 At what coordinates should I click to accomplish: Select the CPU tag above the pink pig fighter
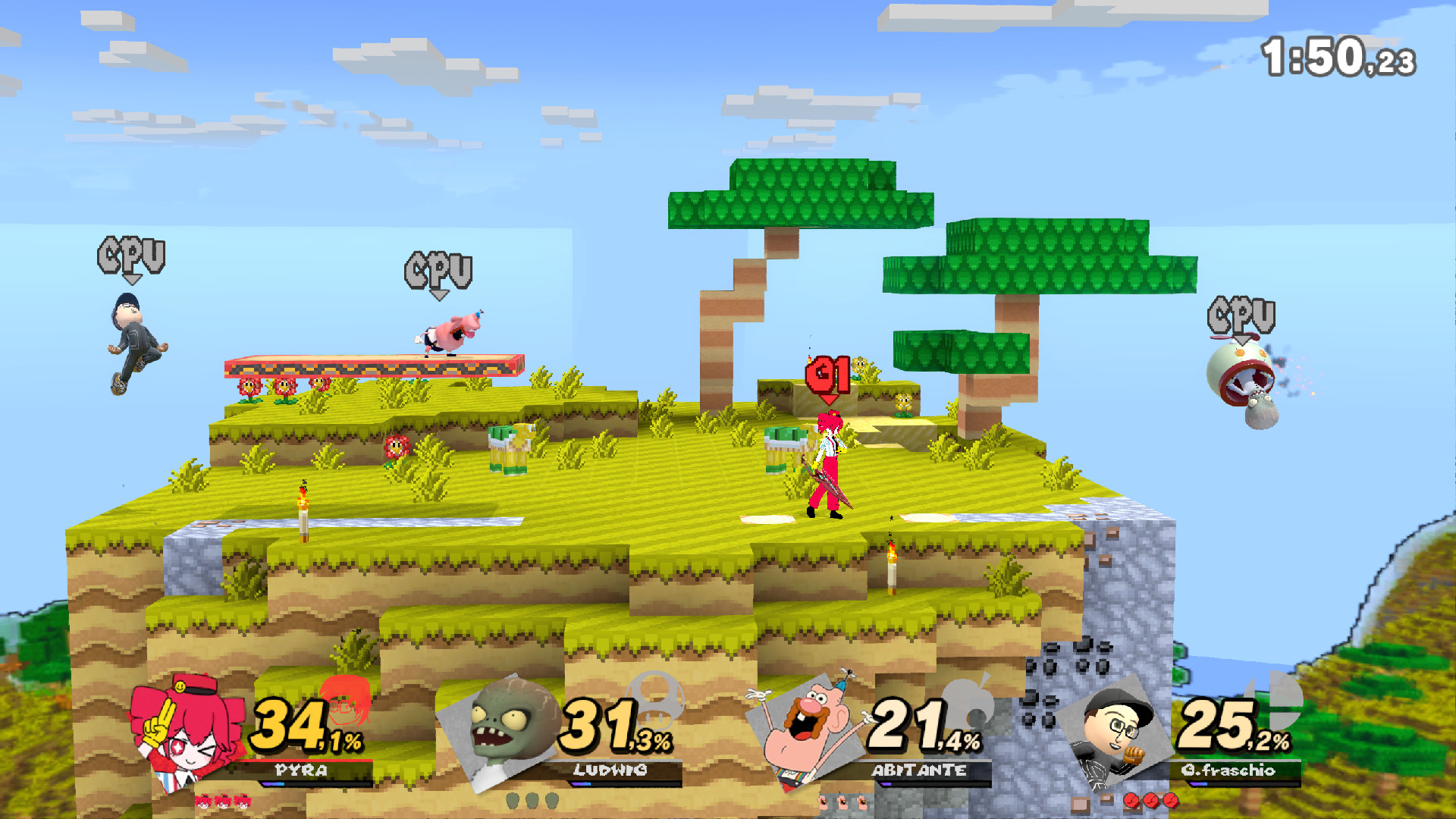pos(440,269)
